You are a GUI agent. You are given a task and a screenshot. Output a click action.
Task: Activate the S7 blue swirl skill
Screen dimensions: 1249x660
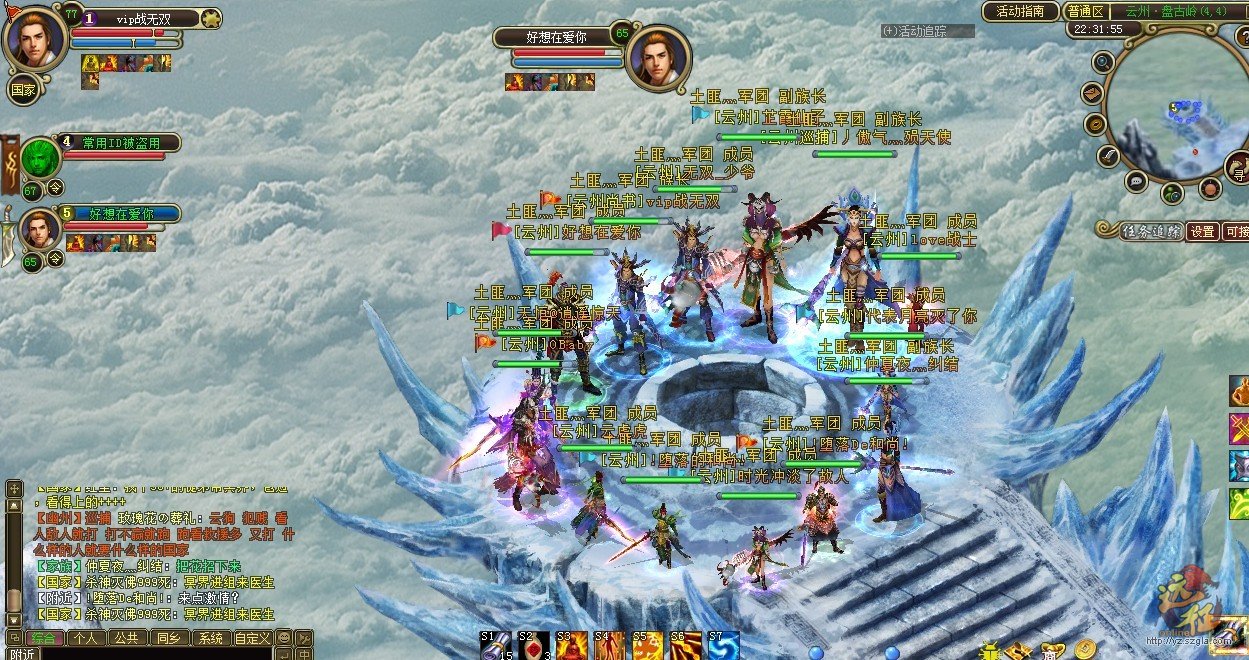point(722,646)
